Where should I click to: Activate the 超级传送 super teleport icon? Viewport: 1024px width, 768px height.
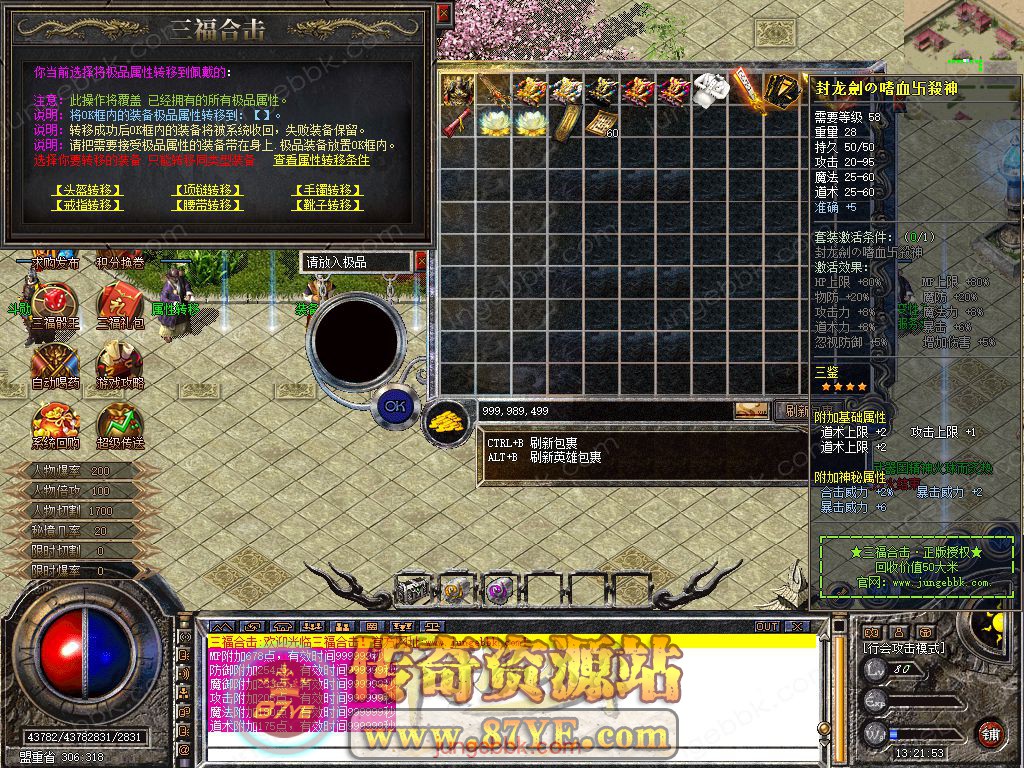[118, 423]
